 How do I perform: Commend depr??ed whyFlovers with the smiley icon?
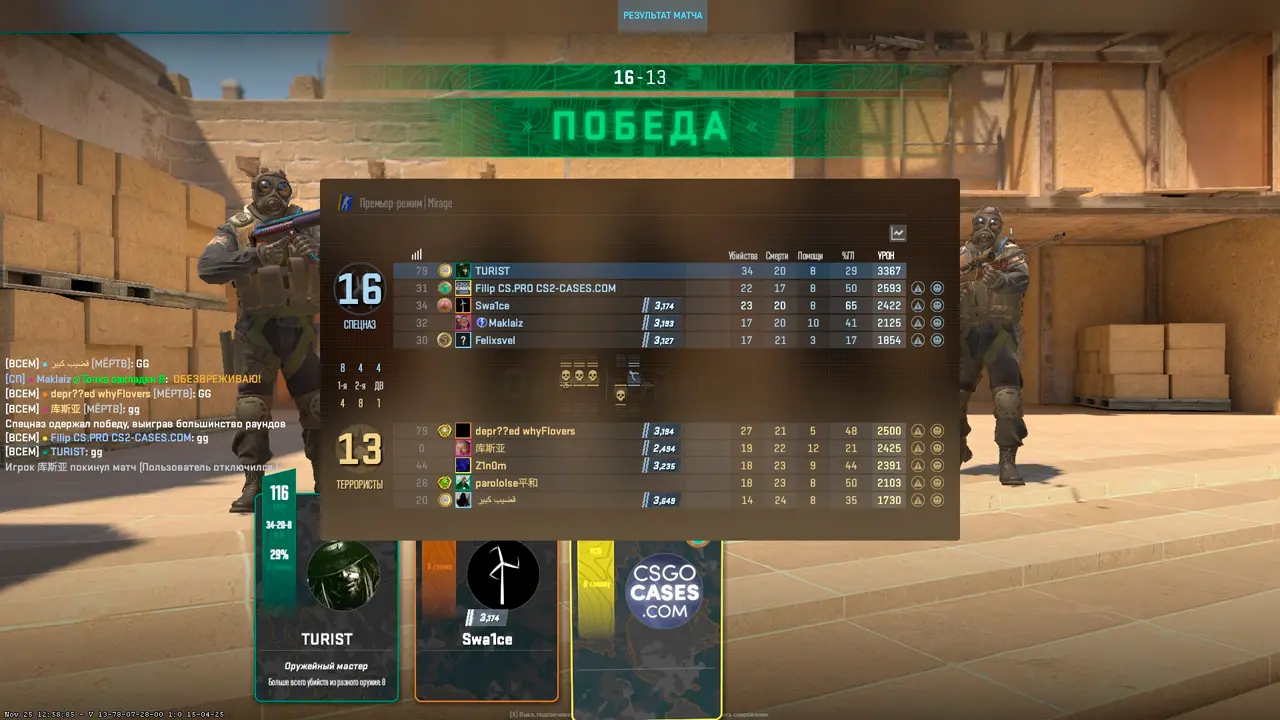point(937,431)
